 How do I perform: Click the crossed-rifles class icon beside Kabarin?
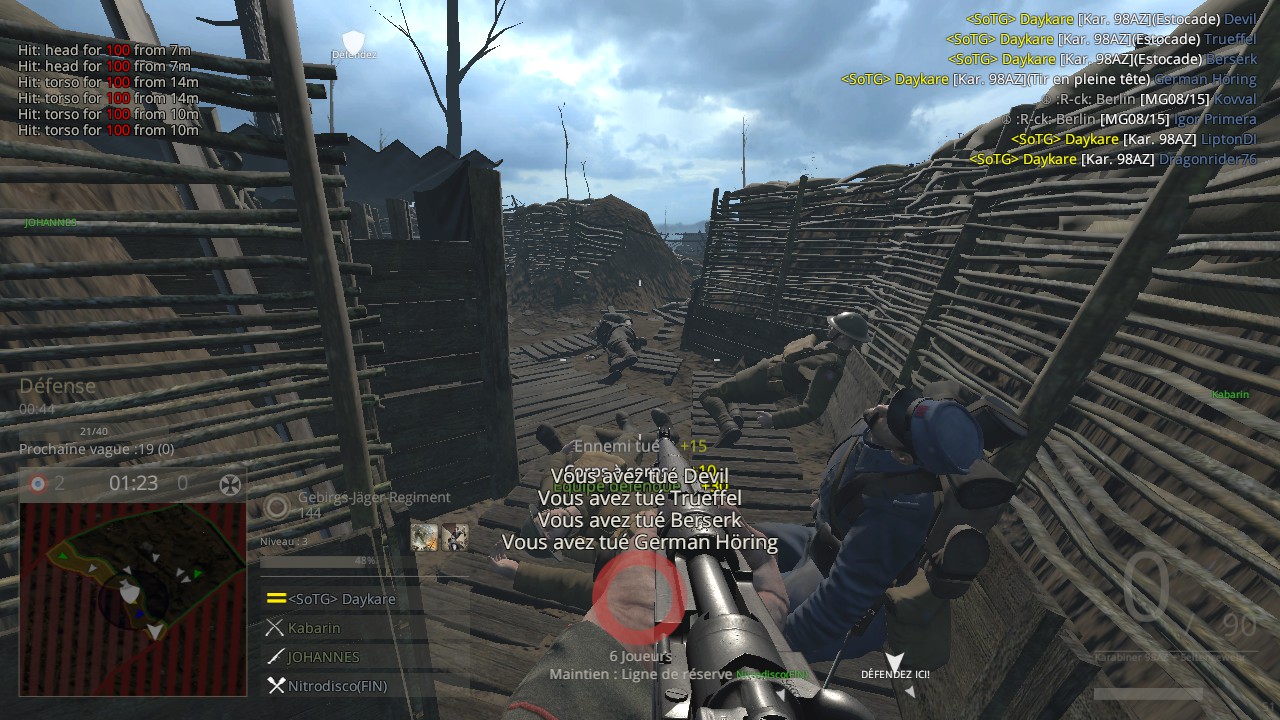(276, 628)
